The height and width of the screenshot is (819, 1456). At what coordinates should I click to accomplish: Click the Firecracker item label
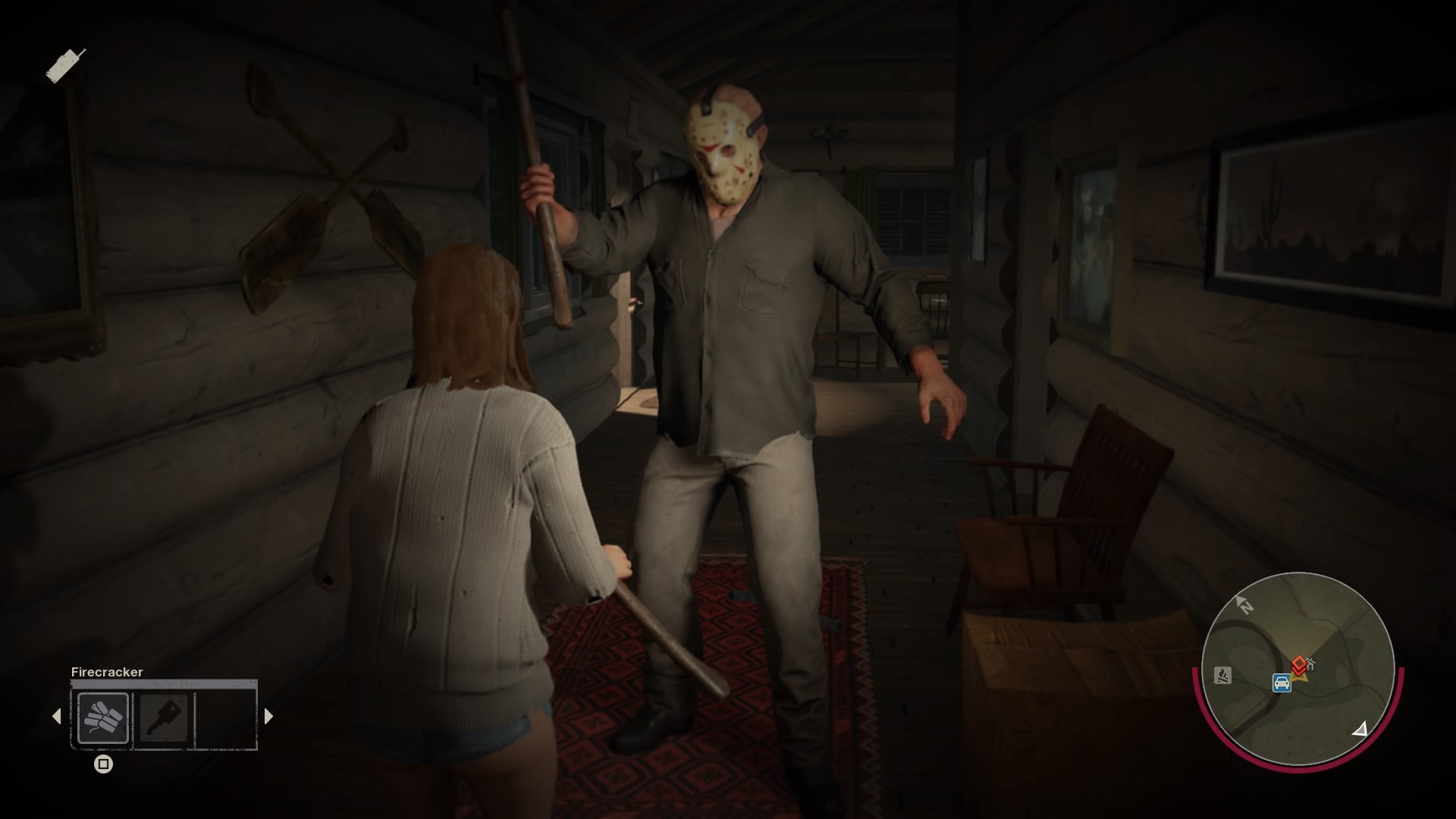pos(106,672)
